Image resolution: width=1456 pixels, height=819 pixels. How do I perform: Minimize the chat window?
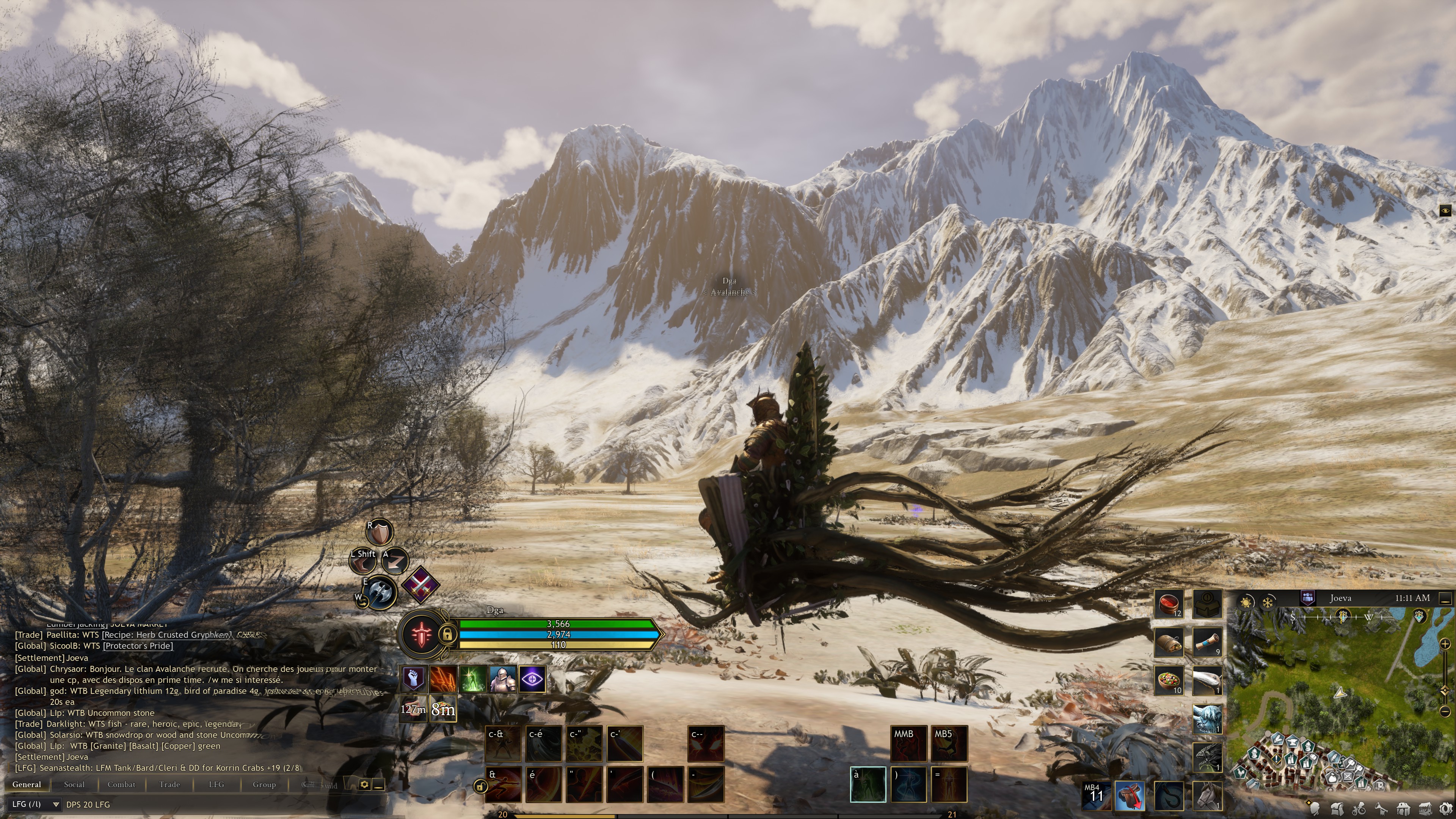379,784
